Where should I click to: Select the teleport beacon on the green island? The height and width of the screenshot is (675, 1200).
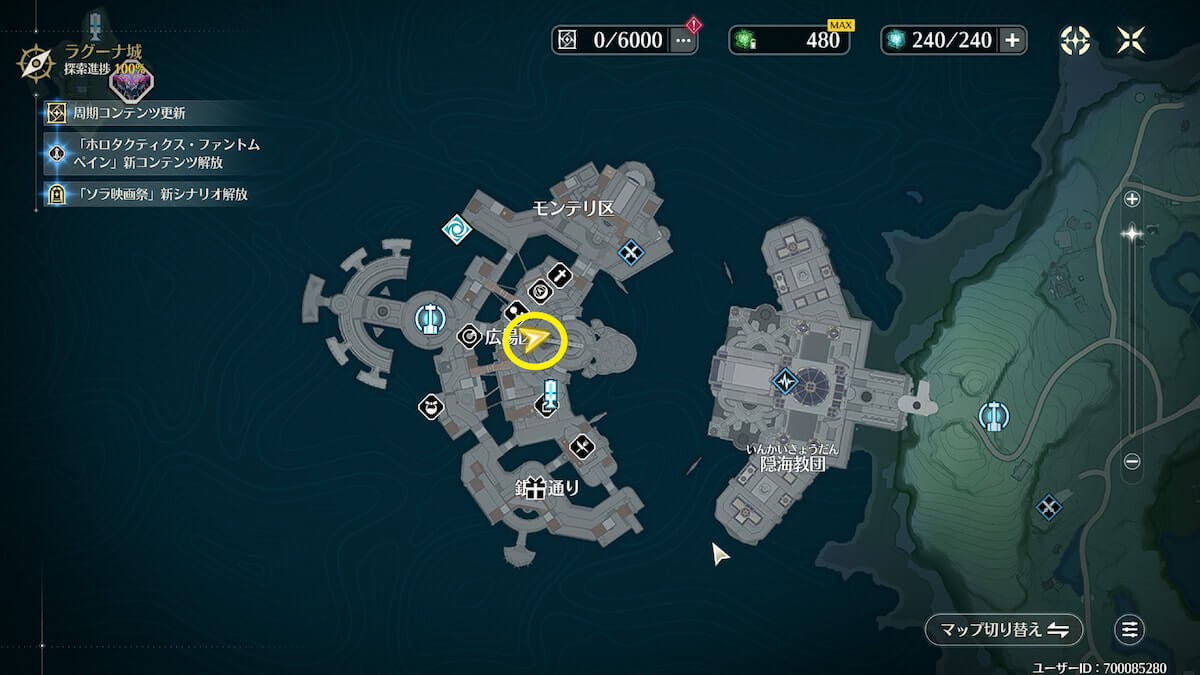coord(993,415)
